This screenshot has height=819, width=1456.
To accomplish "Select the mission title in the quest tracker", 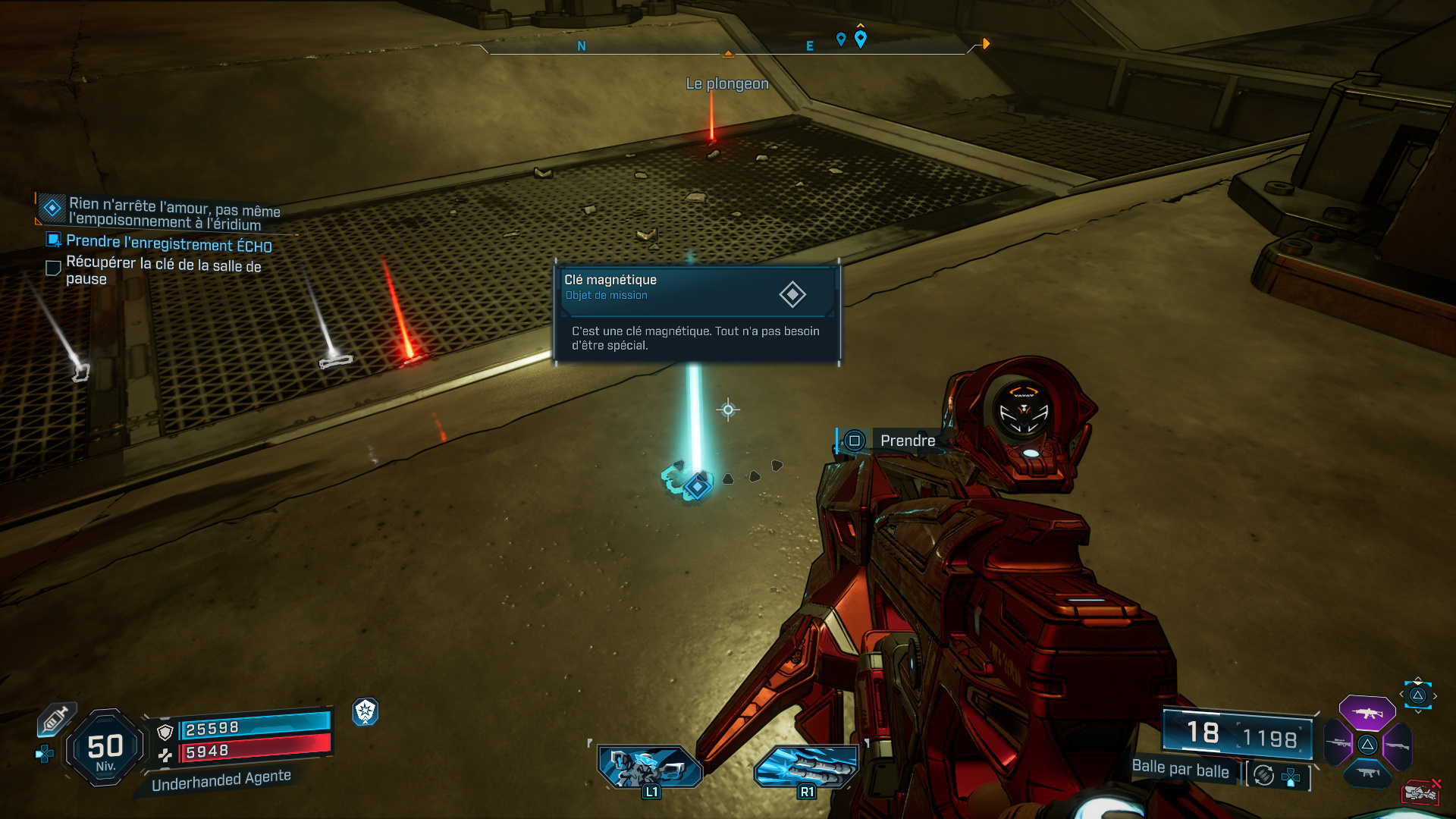I will tap(174, 214).
